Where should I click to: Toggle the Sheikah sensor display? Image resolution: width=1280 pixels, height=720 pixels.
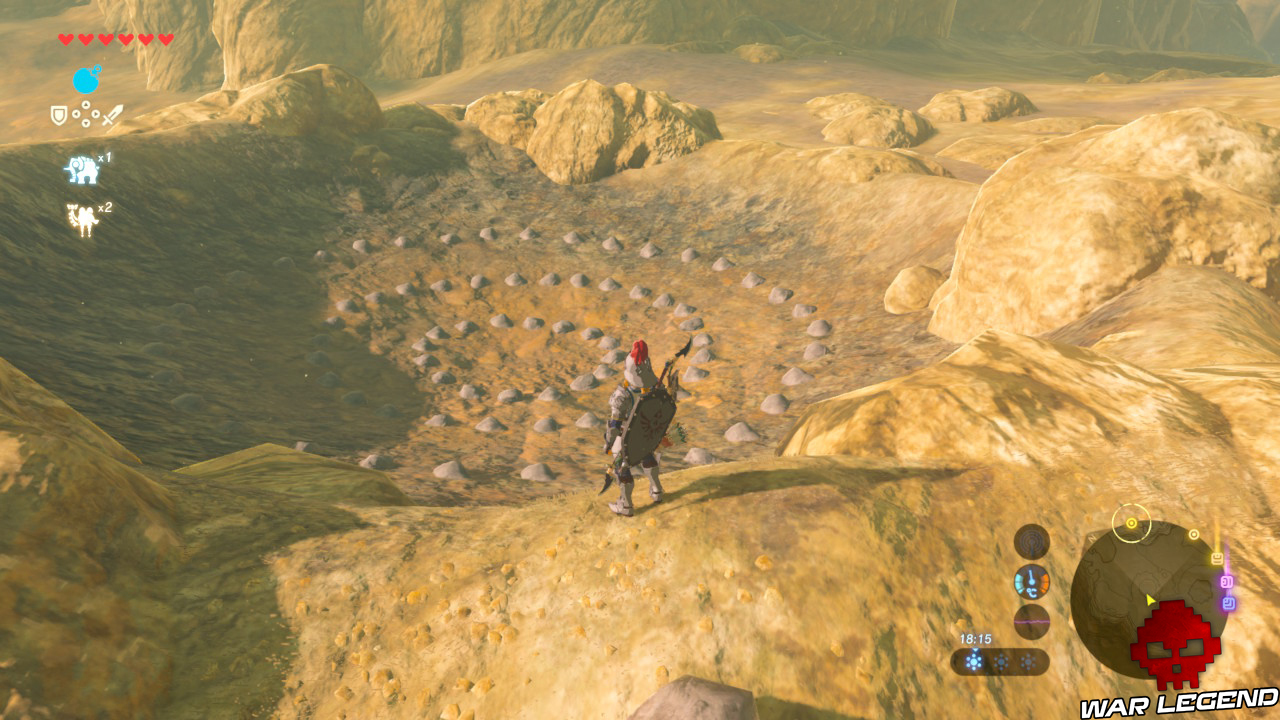pyautogui.click(x=1030, y=540)
